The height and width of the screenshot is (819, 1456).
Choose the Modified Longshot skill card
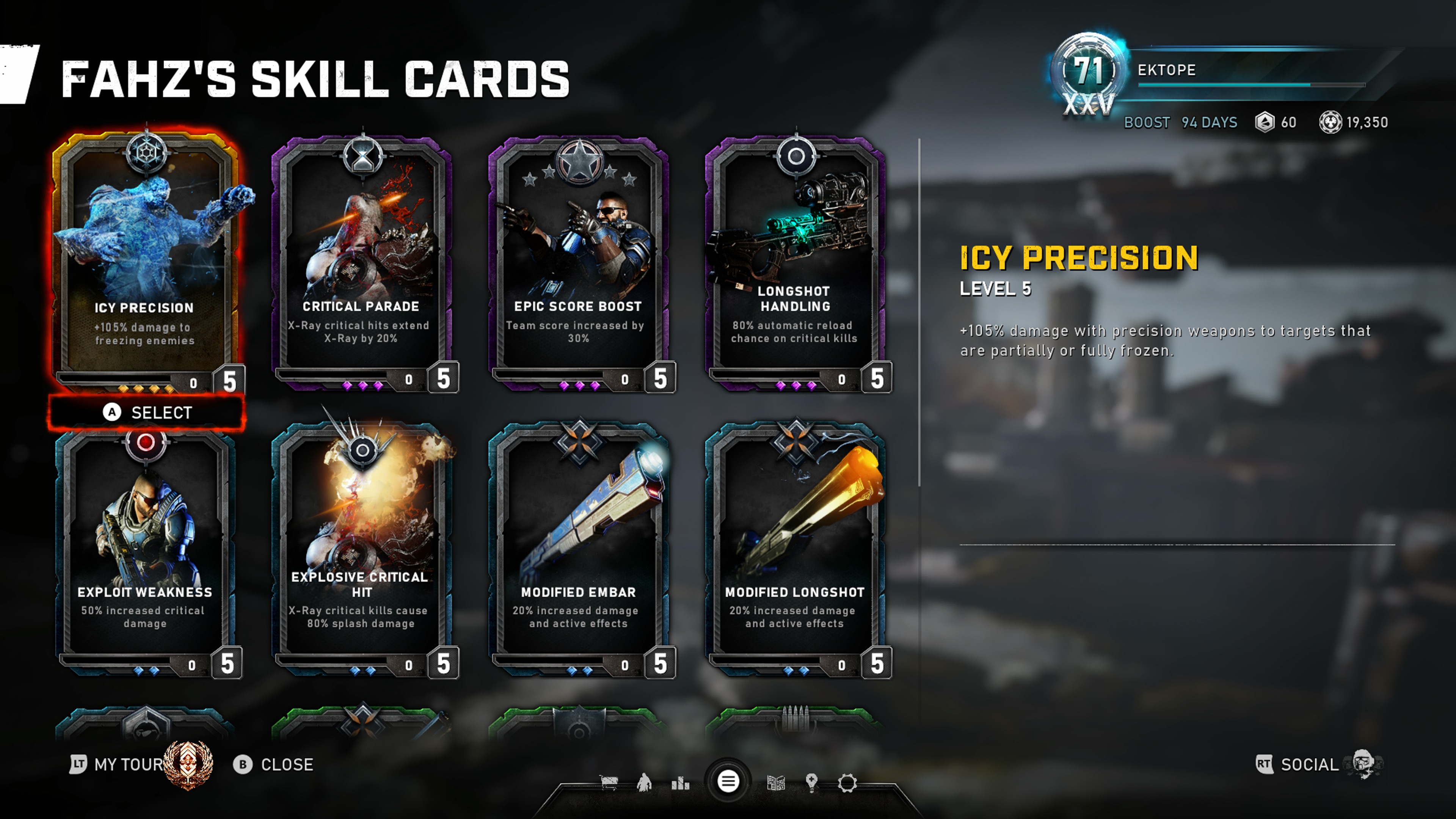pyautogui.click(x=795, y=548)
